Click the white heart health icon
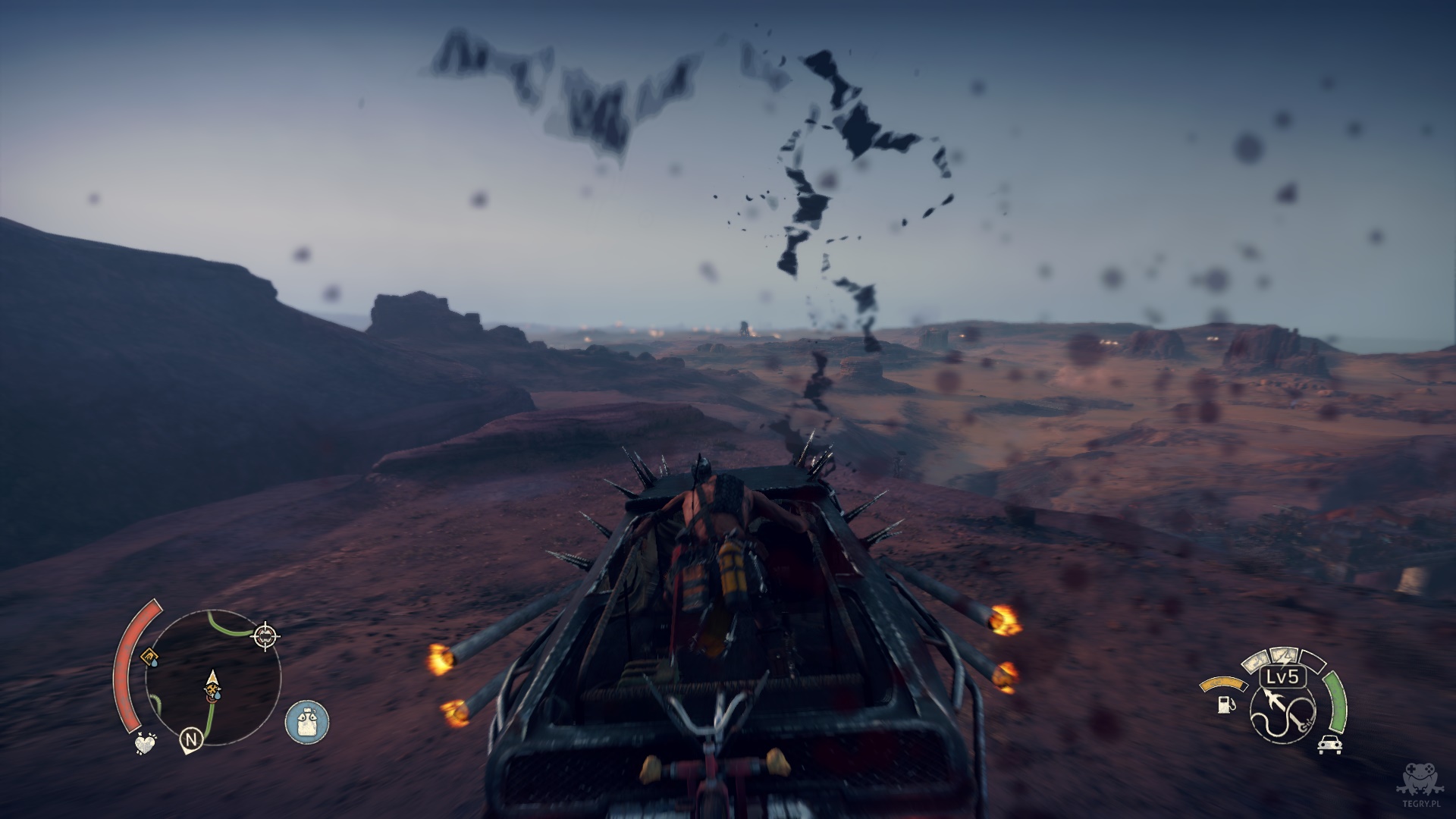The width and height of the screenshot is (1456, 819). pos(145,744)
